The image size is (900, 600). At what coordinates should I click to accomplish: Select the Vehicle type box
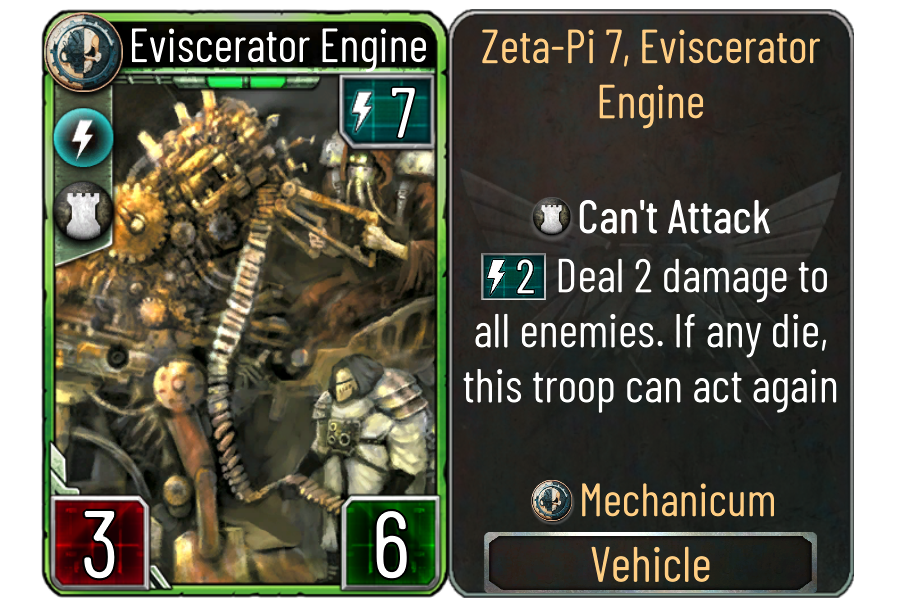[650, 564]
